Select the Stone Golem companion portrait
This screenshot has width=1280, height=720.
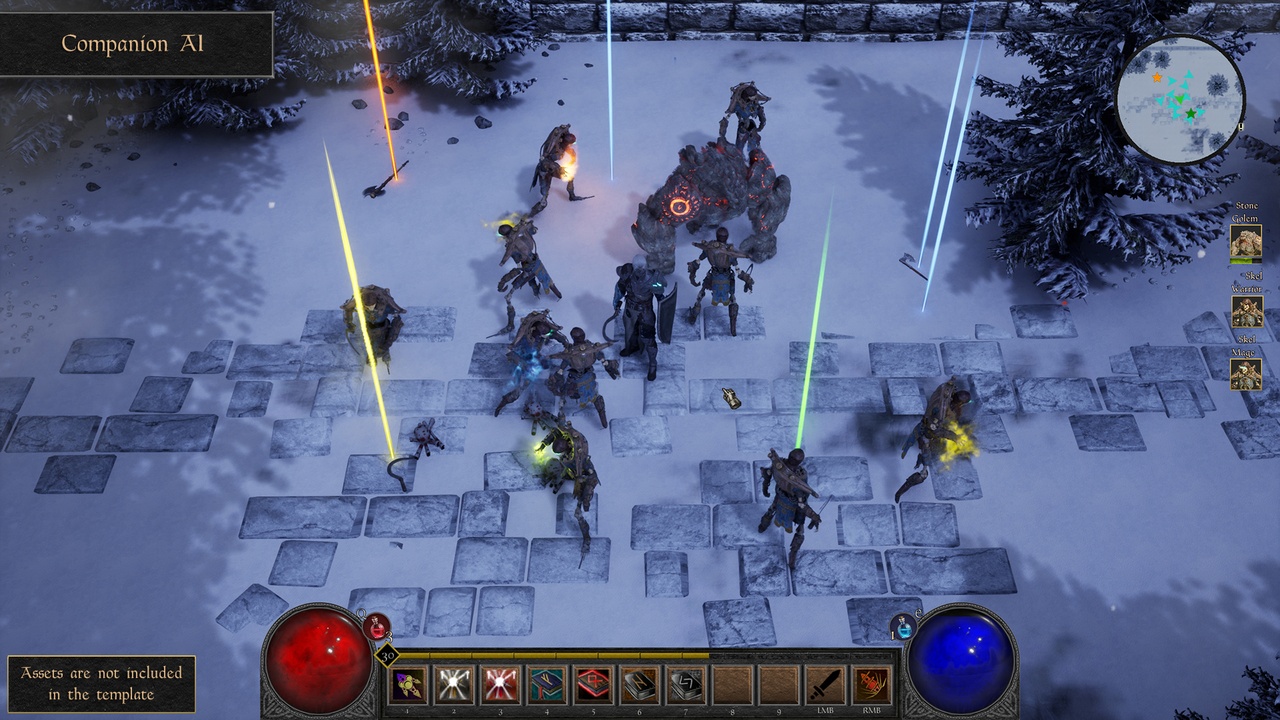1246,242
